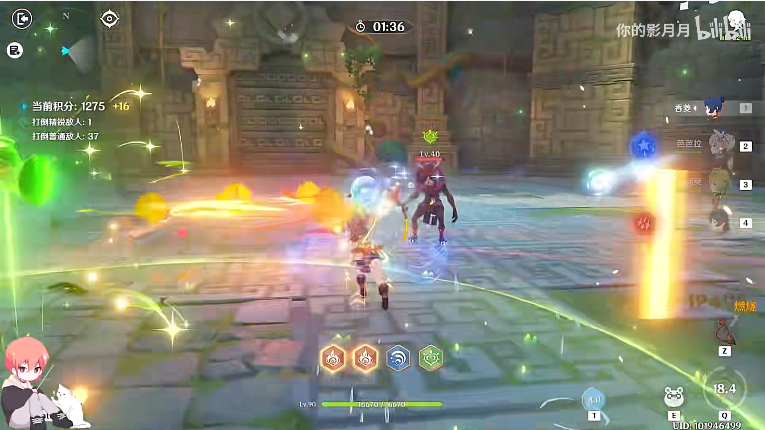This screenshot has height=430, width=765.
Task: Click the green Dendro hexagon buff icon
Action: 431,357
